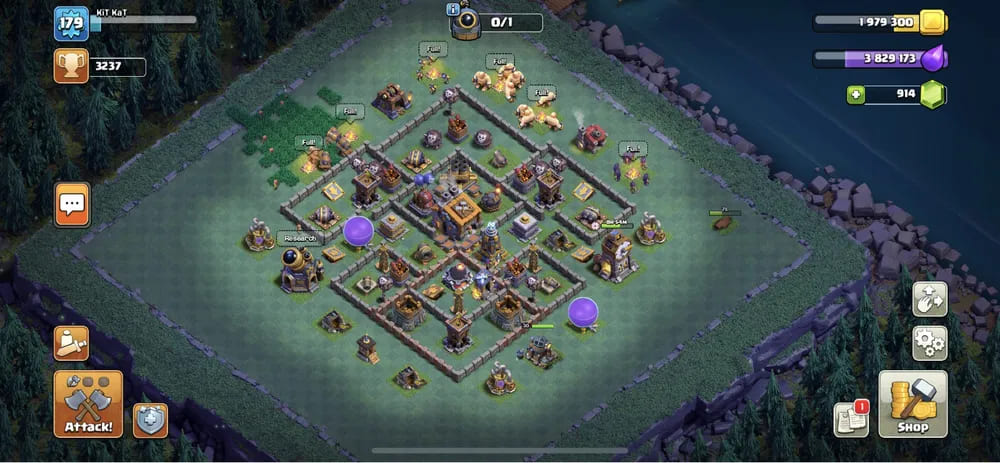The image size is (1000, 463).
Task: Open the silver shield defense icon
Action: click(150, 420)
